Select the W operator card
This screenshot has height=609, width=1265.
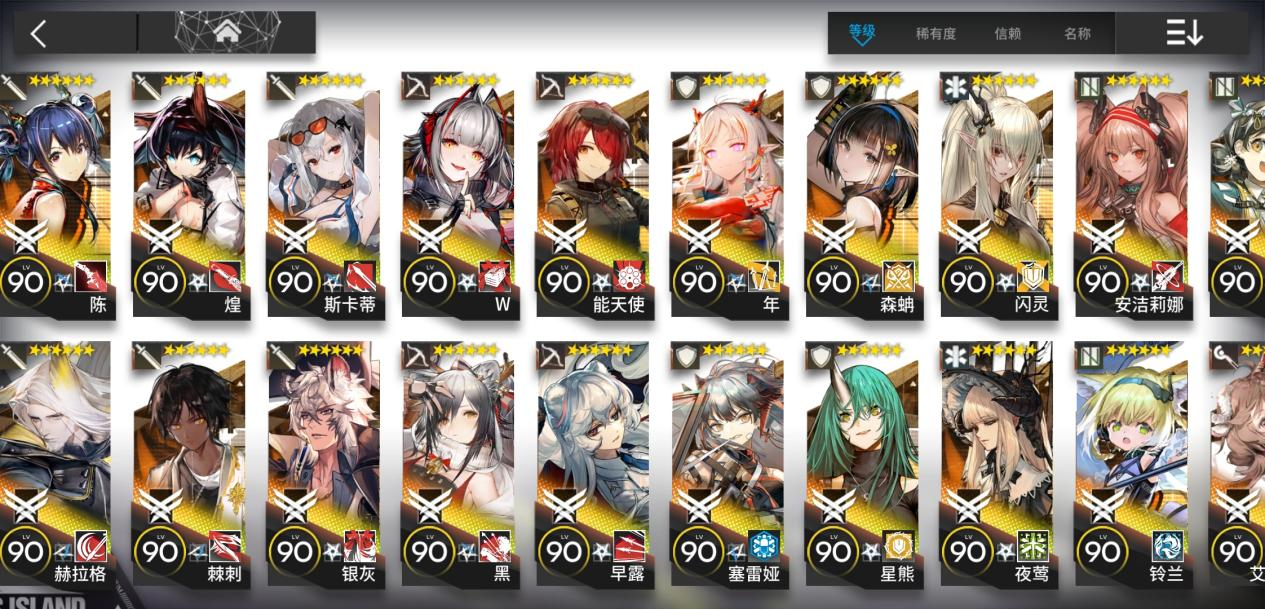tap(458, 190)
